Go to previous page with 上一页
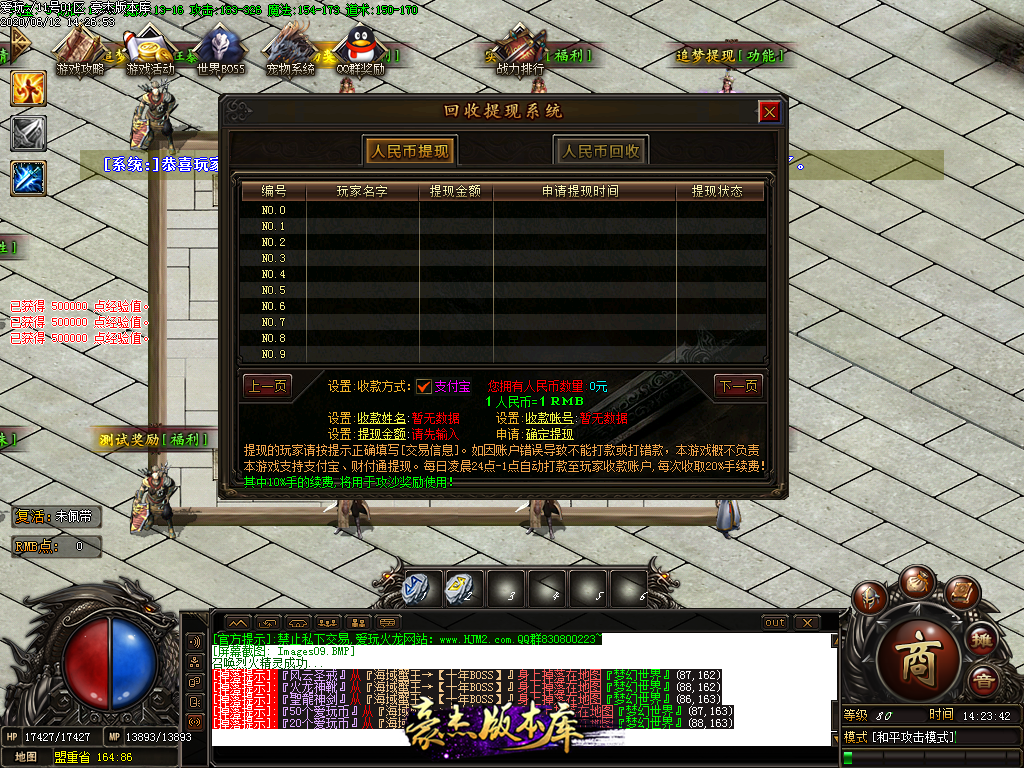This screenshot has width=1024, height=768. point(267,386)
